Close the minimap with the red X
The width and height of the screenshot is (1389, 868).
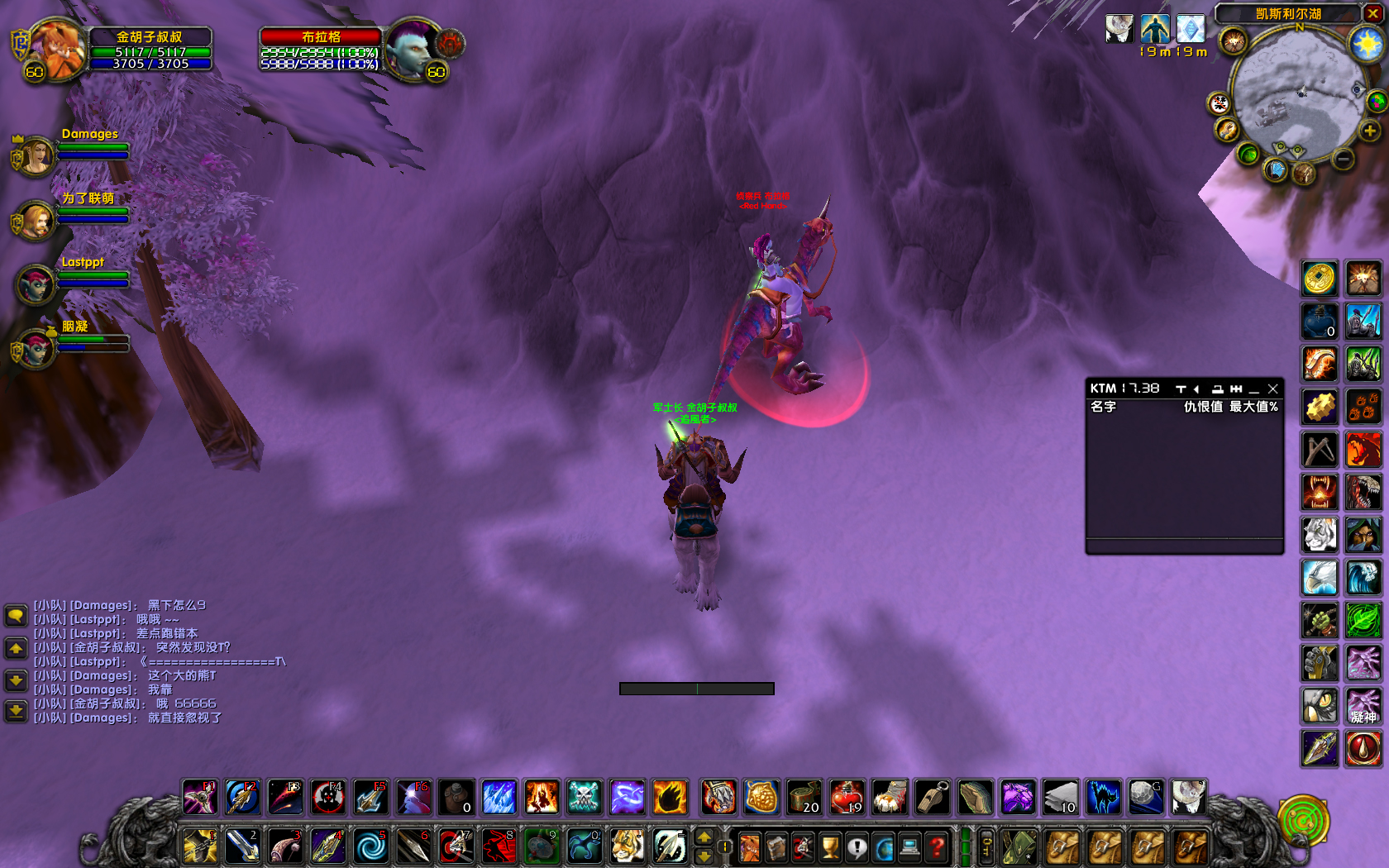click(1372, 13)
